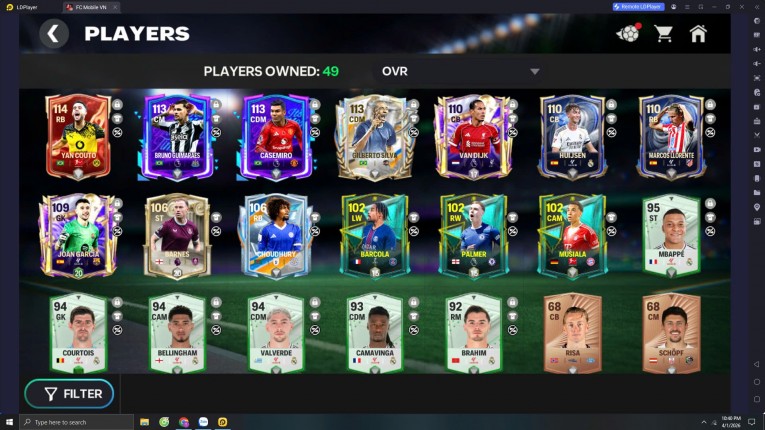This screenshot has height=430, width=765.
Task: Go back using the arrow button
Action: [54, 34]
